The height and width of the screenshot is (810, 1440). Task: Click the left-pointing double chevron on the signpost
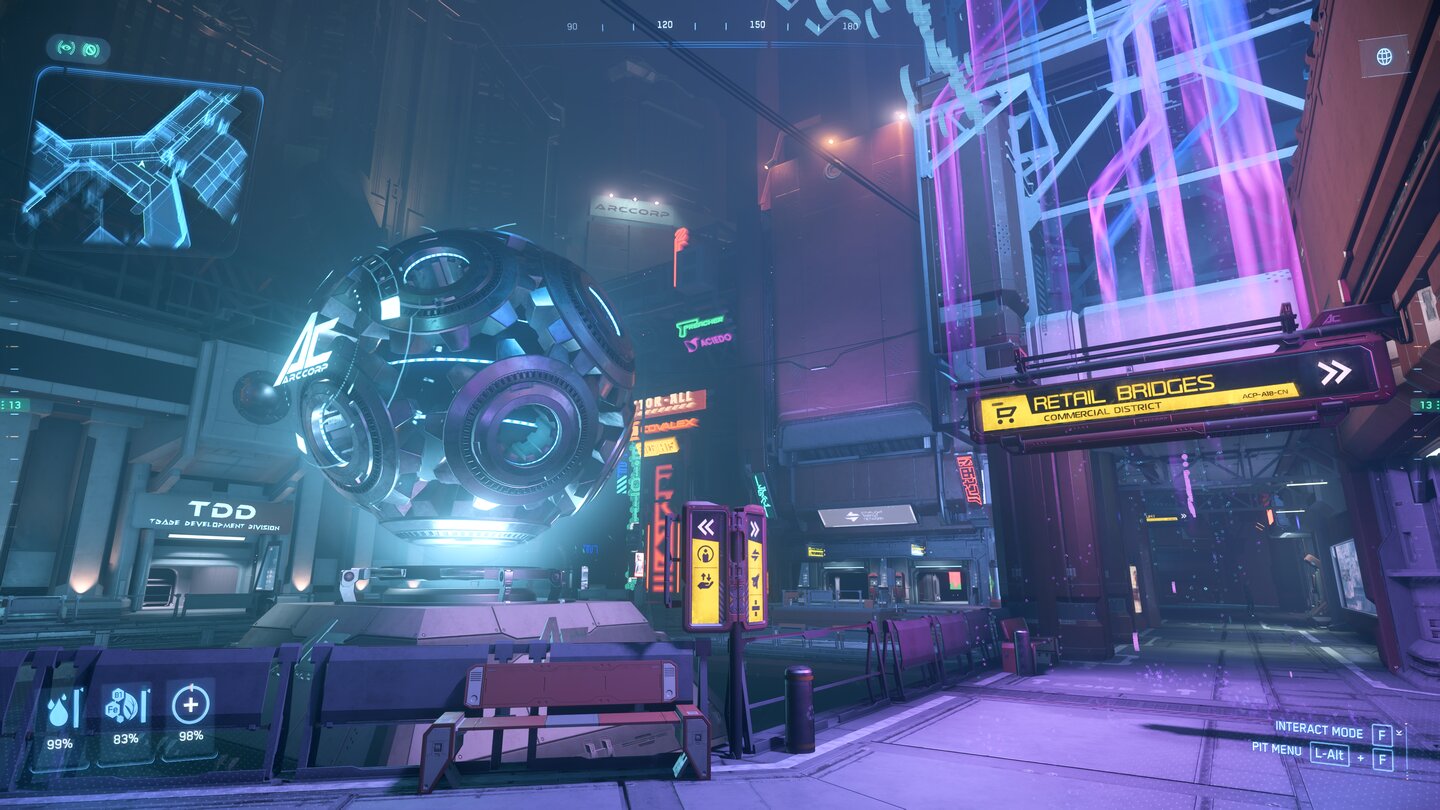[706, 526]
